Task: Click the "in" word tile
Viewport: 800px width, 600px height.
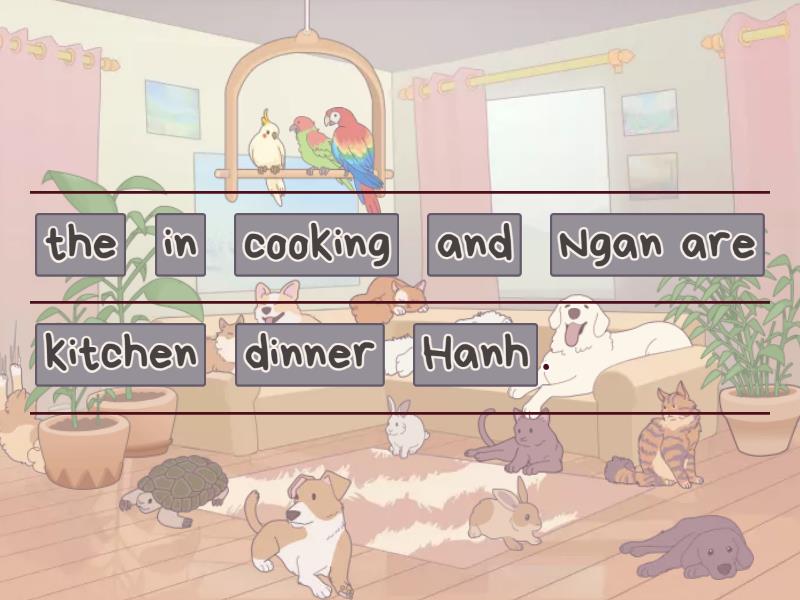Action: click(x=180, y=244)
